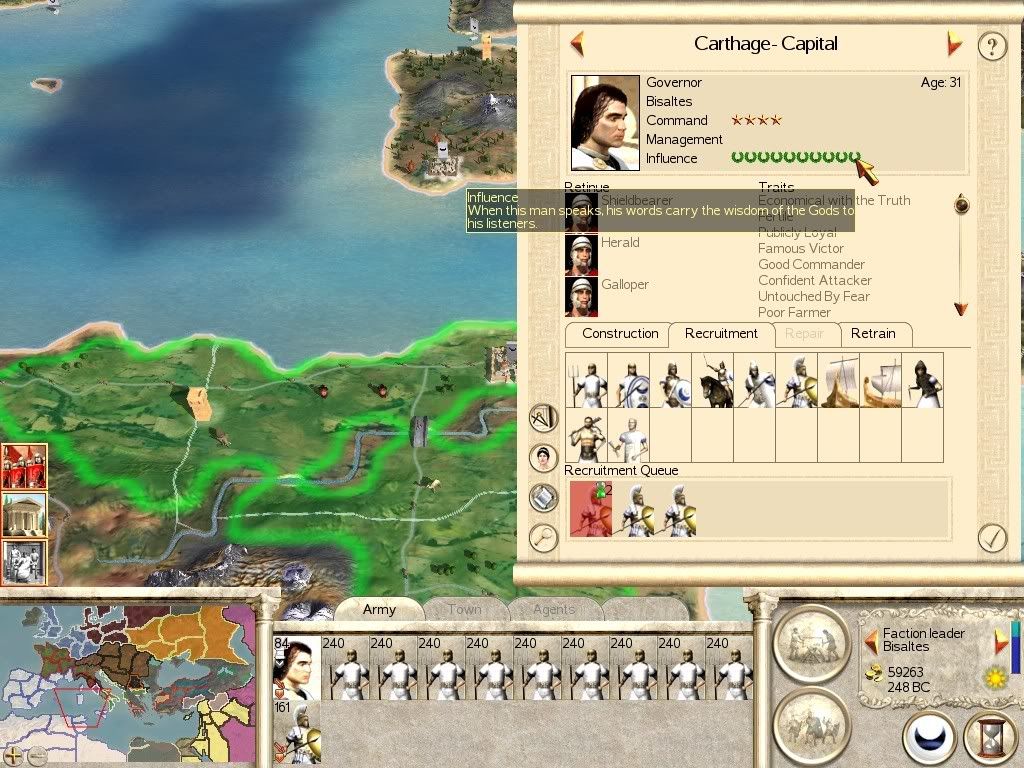Viewport: 1024px width, 768px height.
Task: Select the Recruitment tab
Action: pyautogui.click(x=721, y=334)
